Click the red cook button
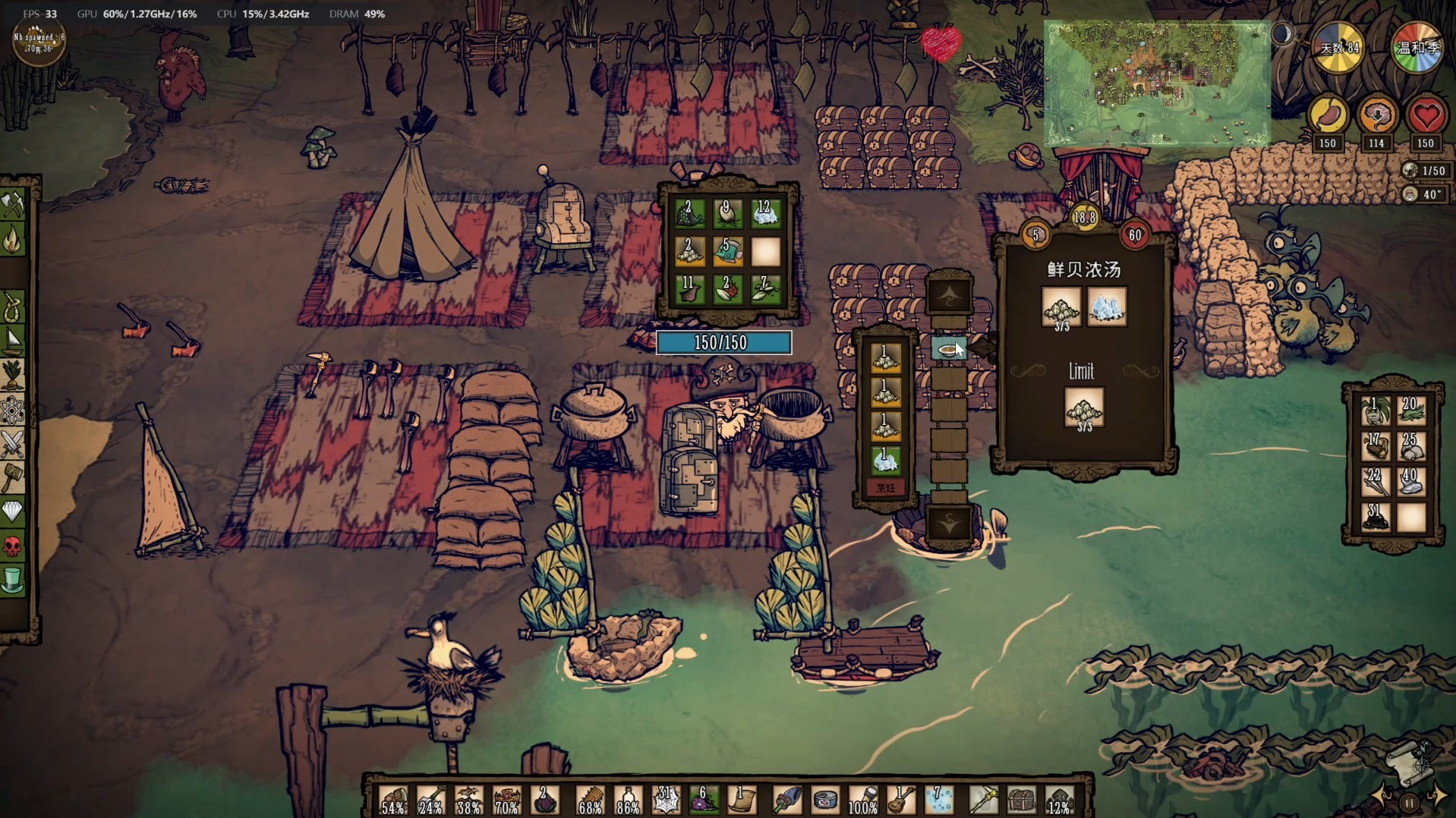The height and width of the screenshot is (818, 1456). [x=885, y=488]
